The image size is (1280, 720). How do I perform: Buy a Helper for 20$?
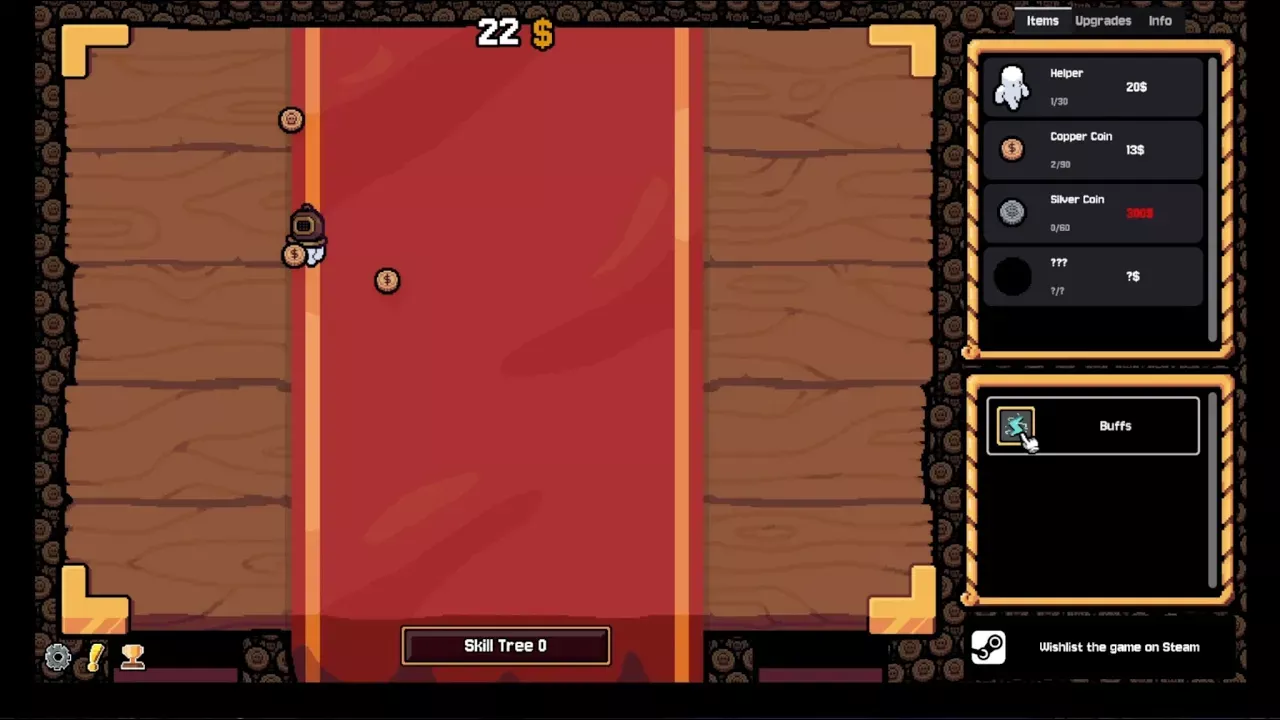1093,87
